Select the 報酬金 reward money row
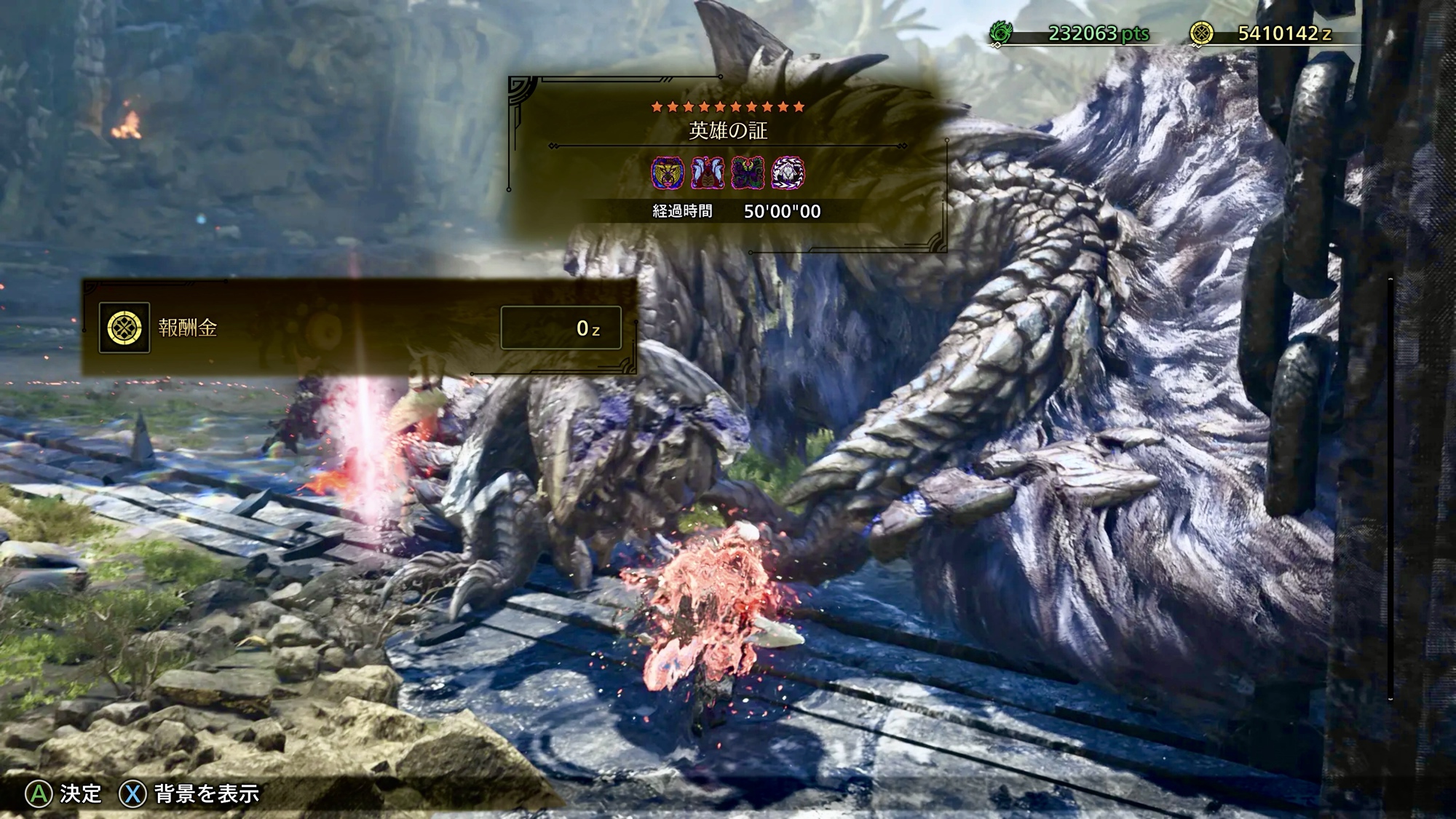This screenshot has height=819, width=1456. [x=360, y=328]
